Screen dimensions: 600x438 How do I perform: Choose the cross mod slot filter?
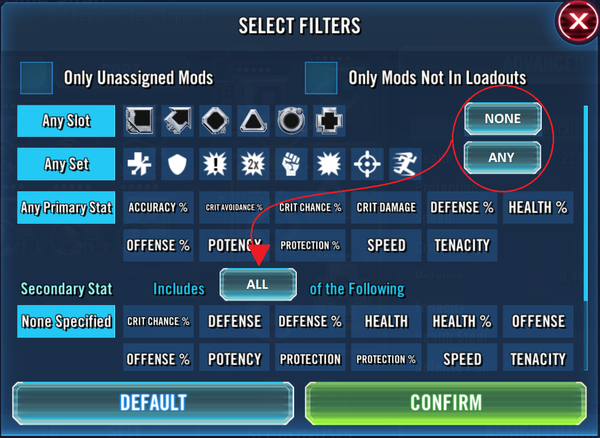pyautogui.click(x=328, y=122)
